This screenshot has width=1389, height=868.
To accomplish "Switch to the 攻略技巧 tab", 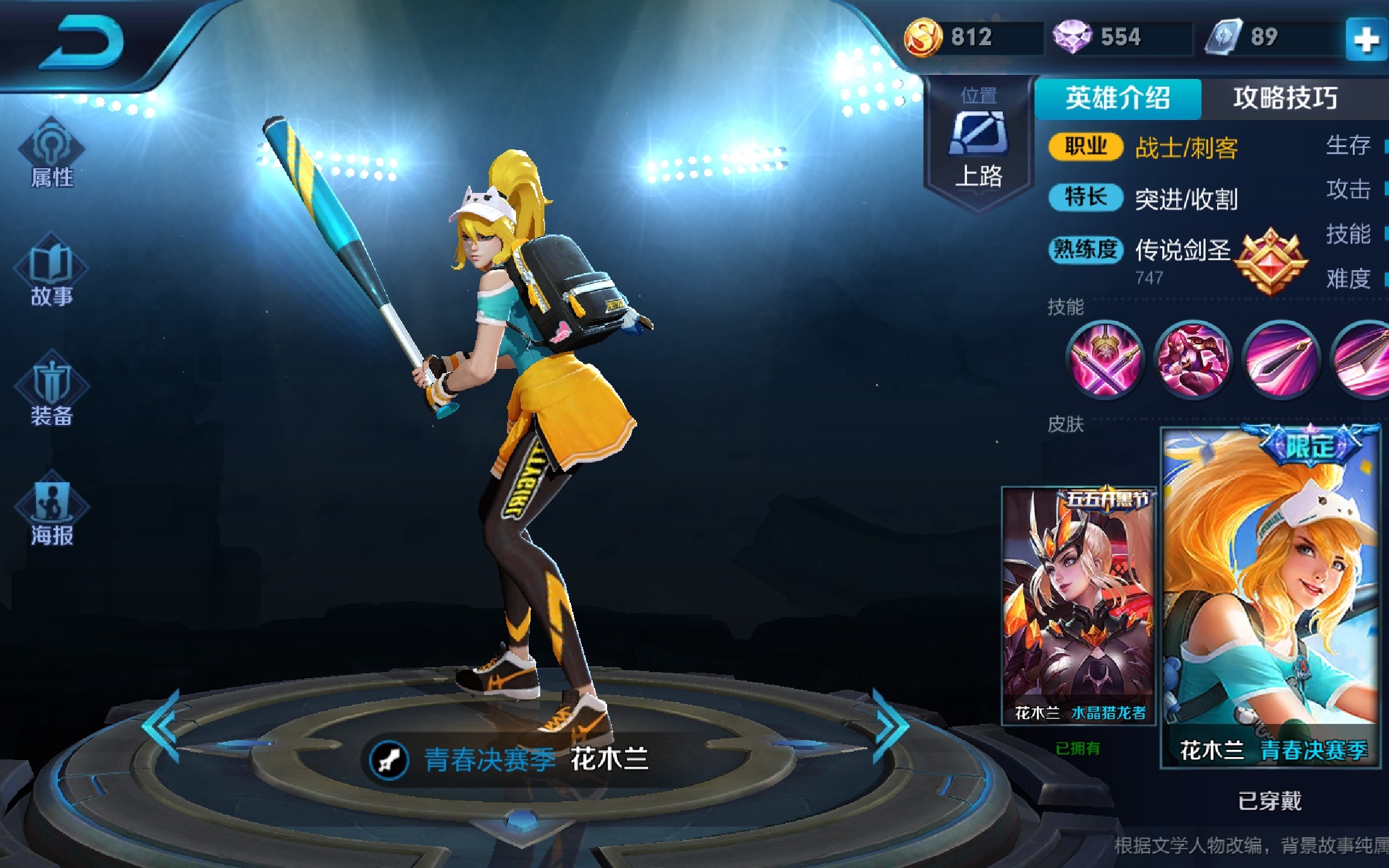I will 1285,98.
